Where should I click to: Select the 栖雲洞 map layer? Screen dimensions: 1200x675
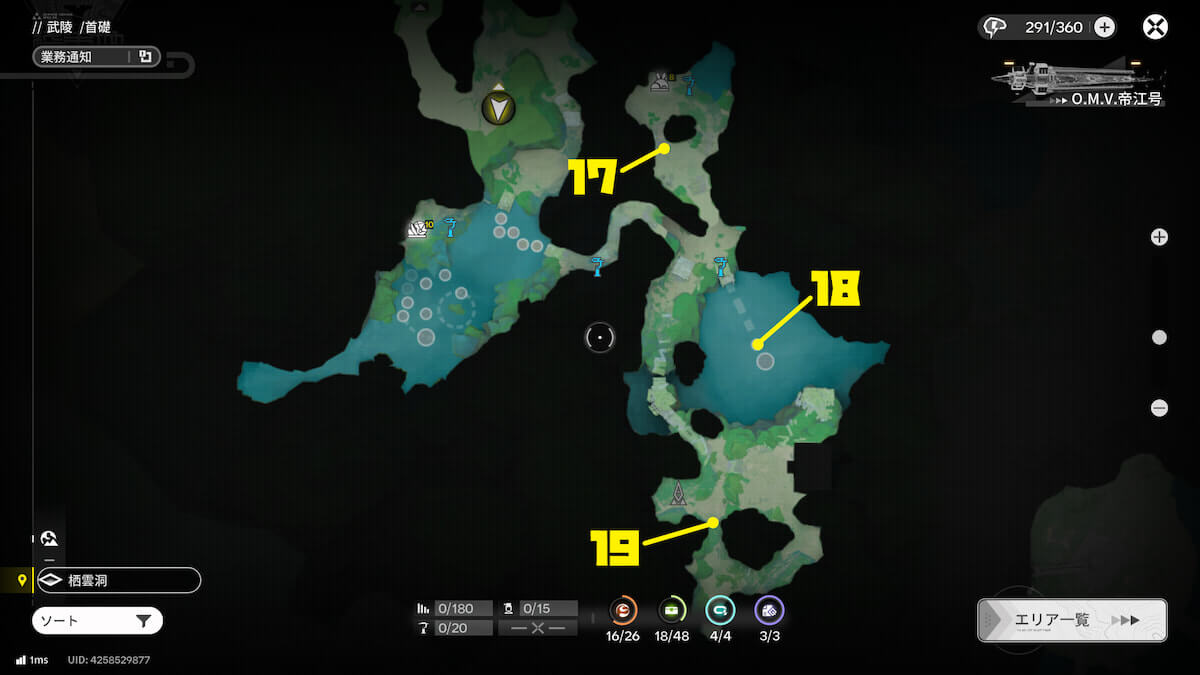117,580
